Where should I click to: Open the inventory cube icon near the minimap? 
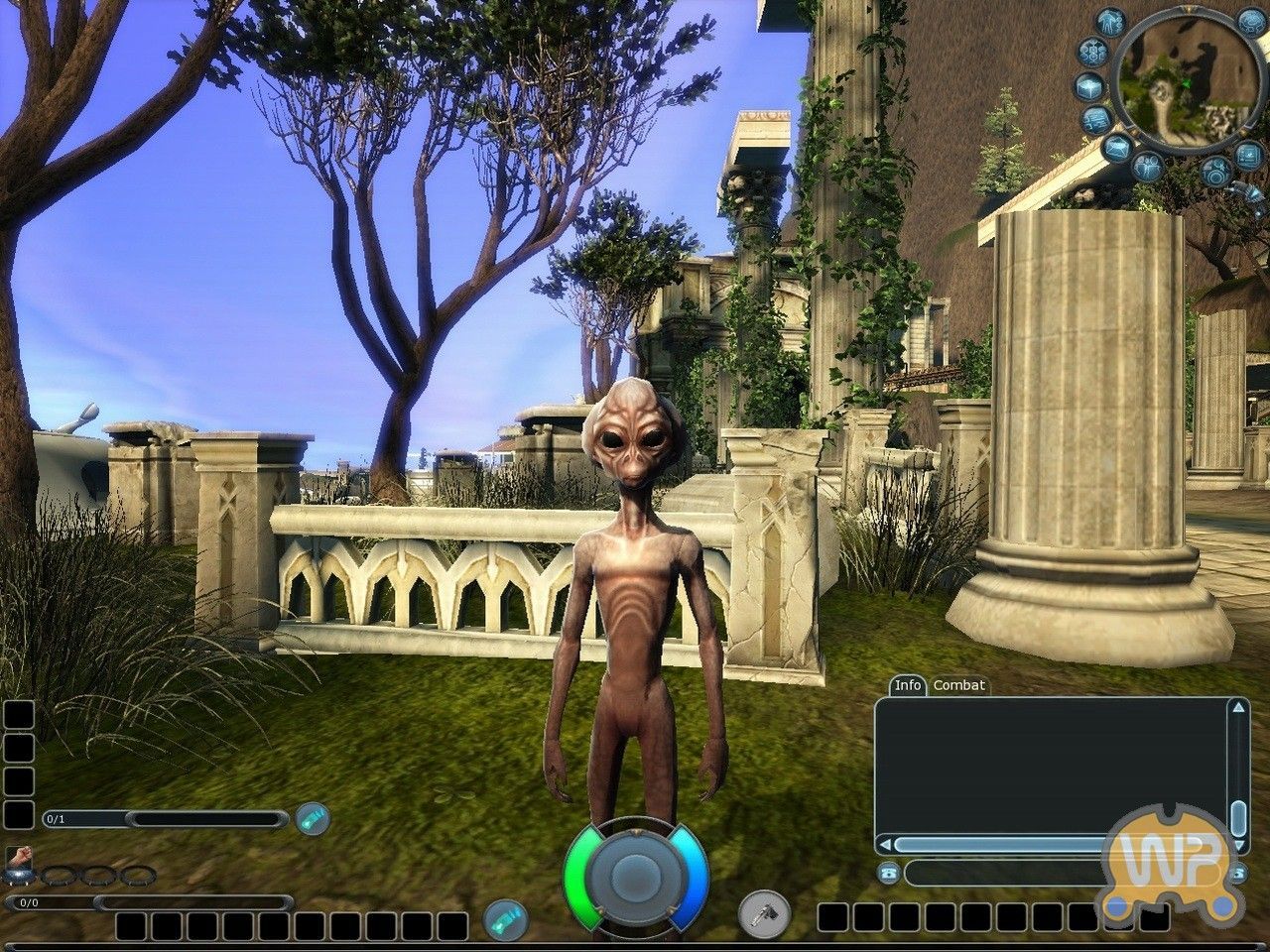(x=1090, y=87)
